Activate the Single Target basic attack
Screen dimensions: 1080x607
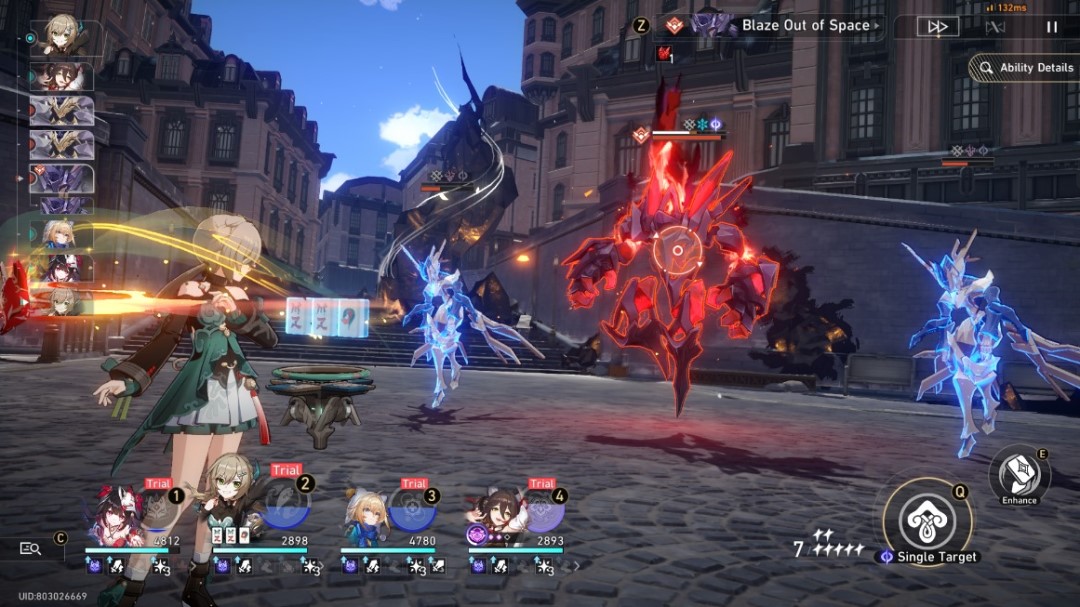(x=927, y=522)
